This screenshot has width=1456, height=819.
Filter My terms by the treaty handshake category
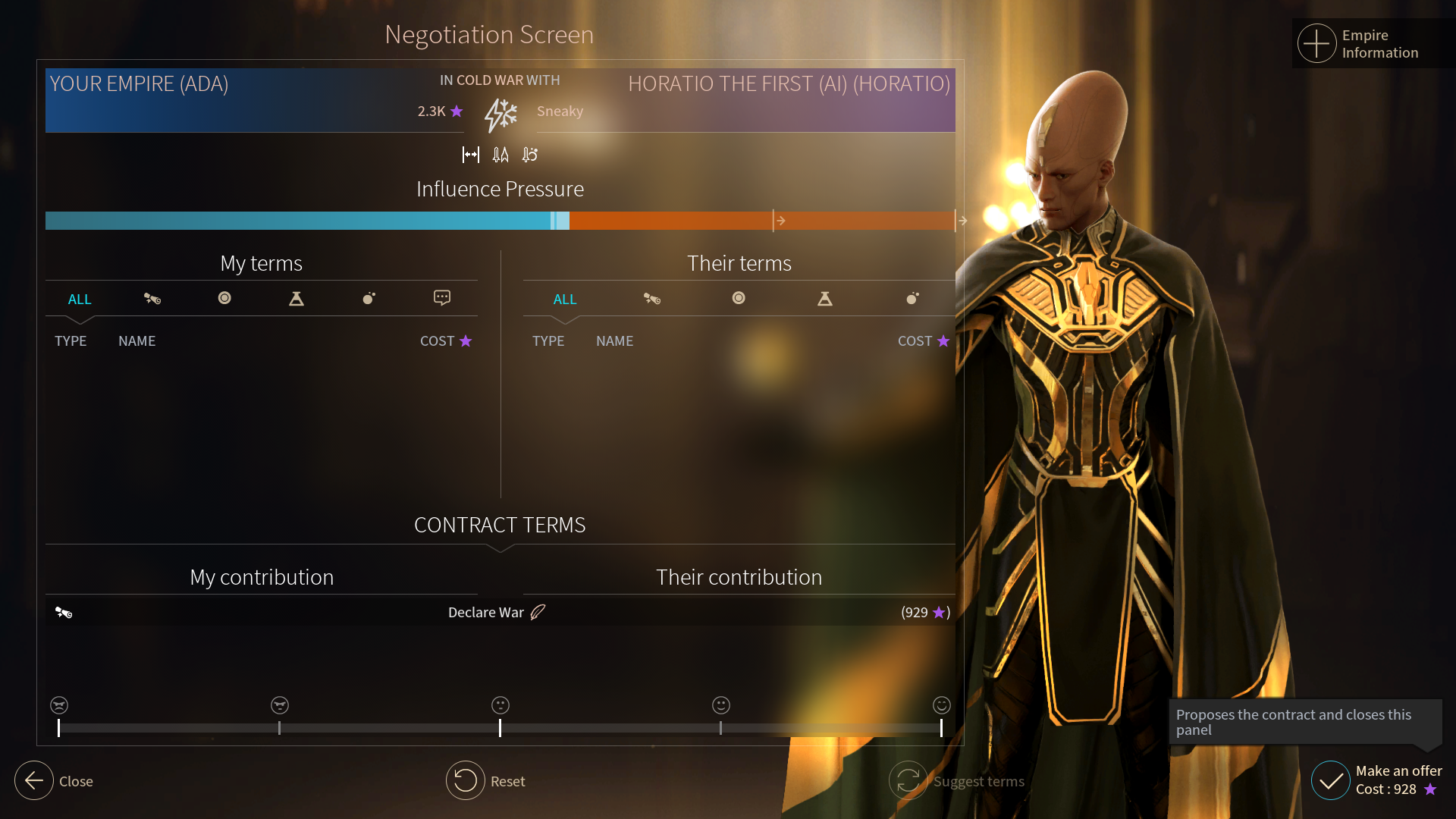(x=152, y=299)
